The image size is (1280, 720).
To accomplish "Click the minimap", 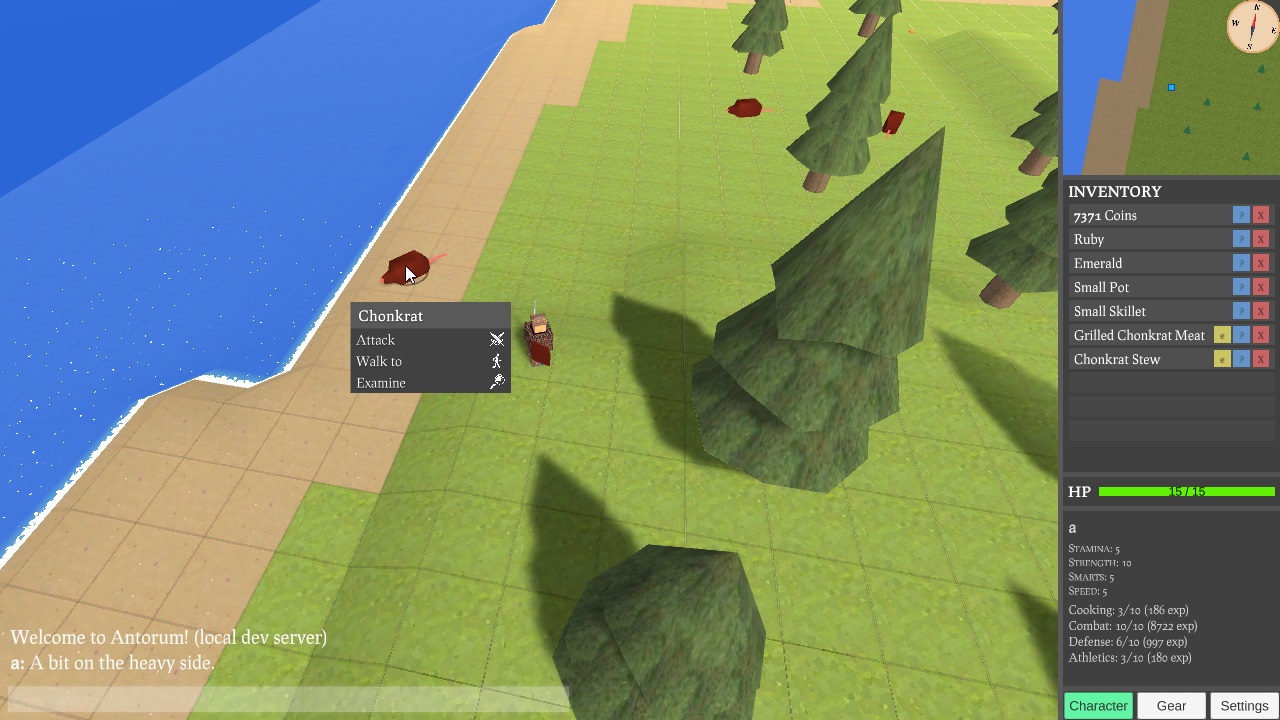I will 1150,100.
